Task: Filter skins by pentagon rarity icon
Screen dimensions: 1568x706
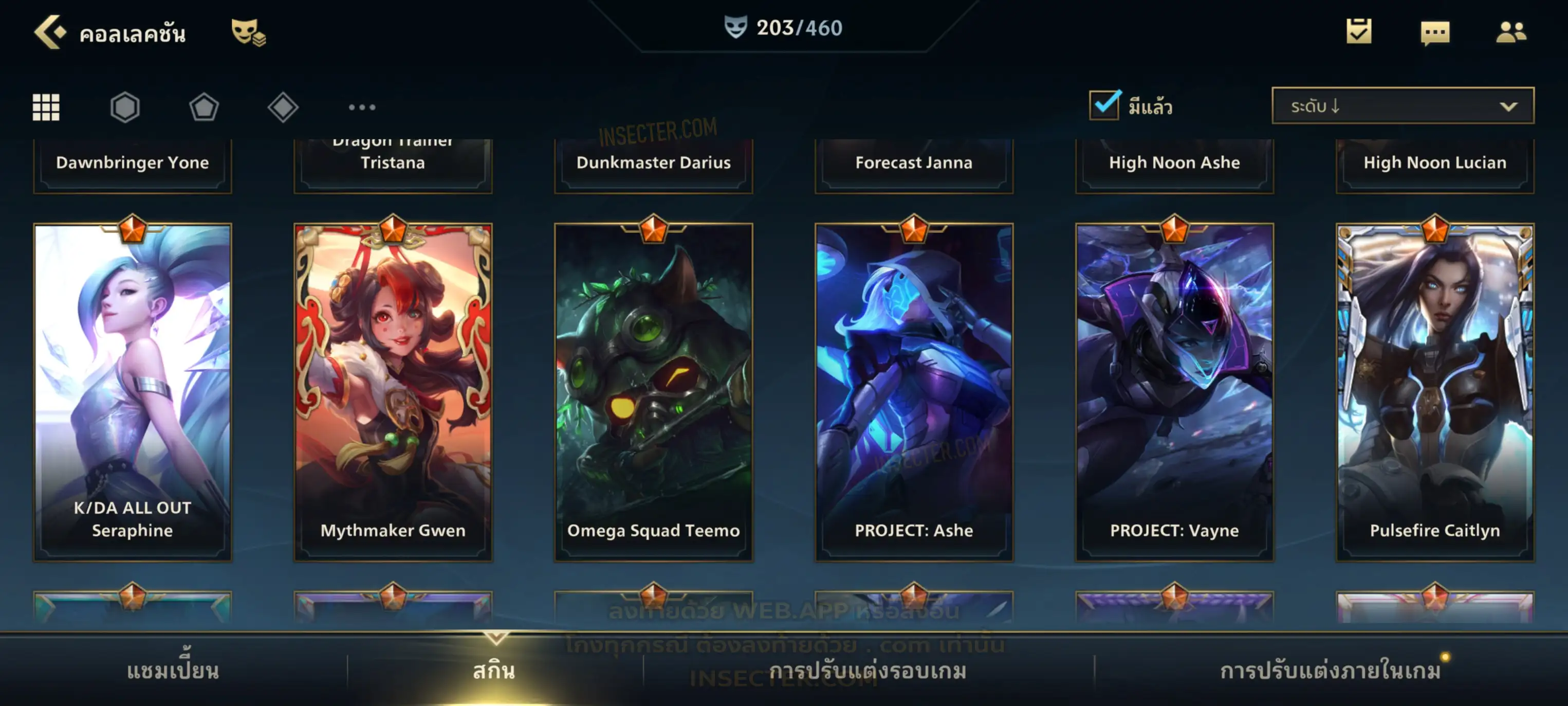Action: (x=204, y=107)
